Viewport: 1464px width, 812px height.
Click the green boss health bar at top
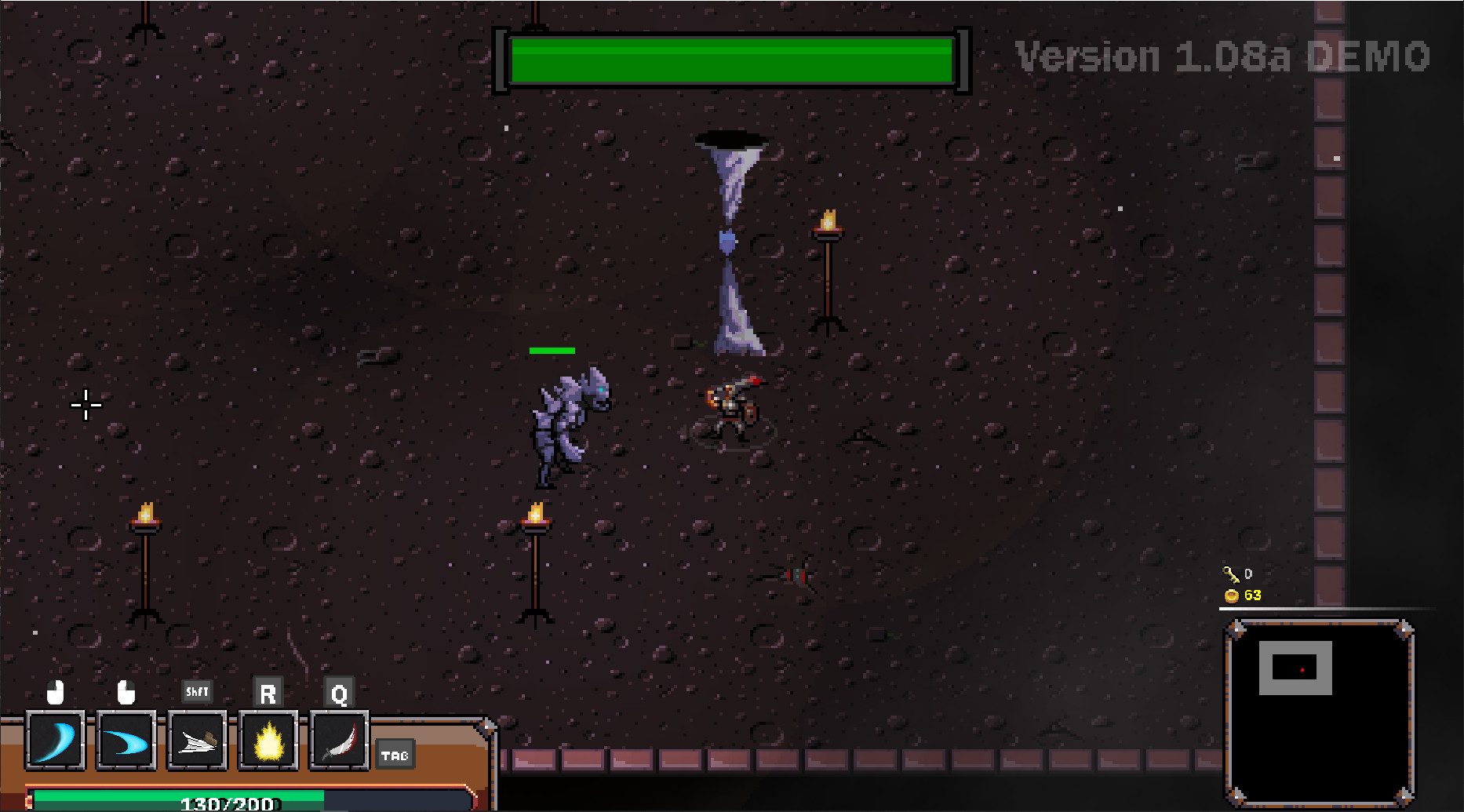coord(730,60)
